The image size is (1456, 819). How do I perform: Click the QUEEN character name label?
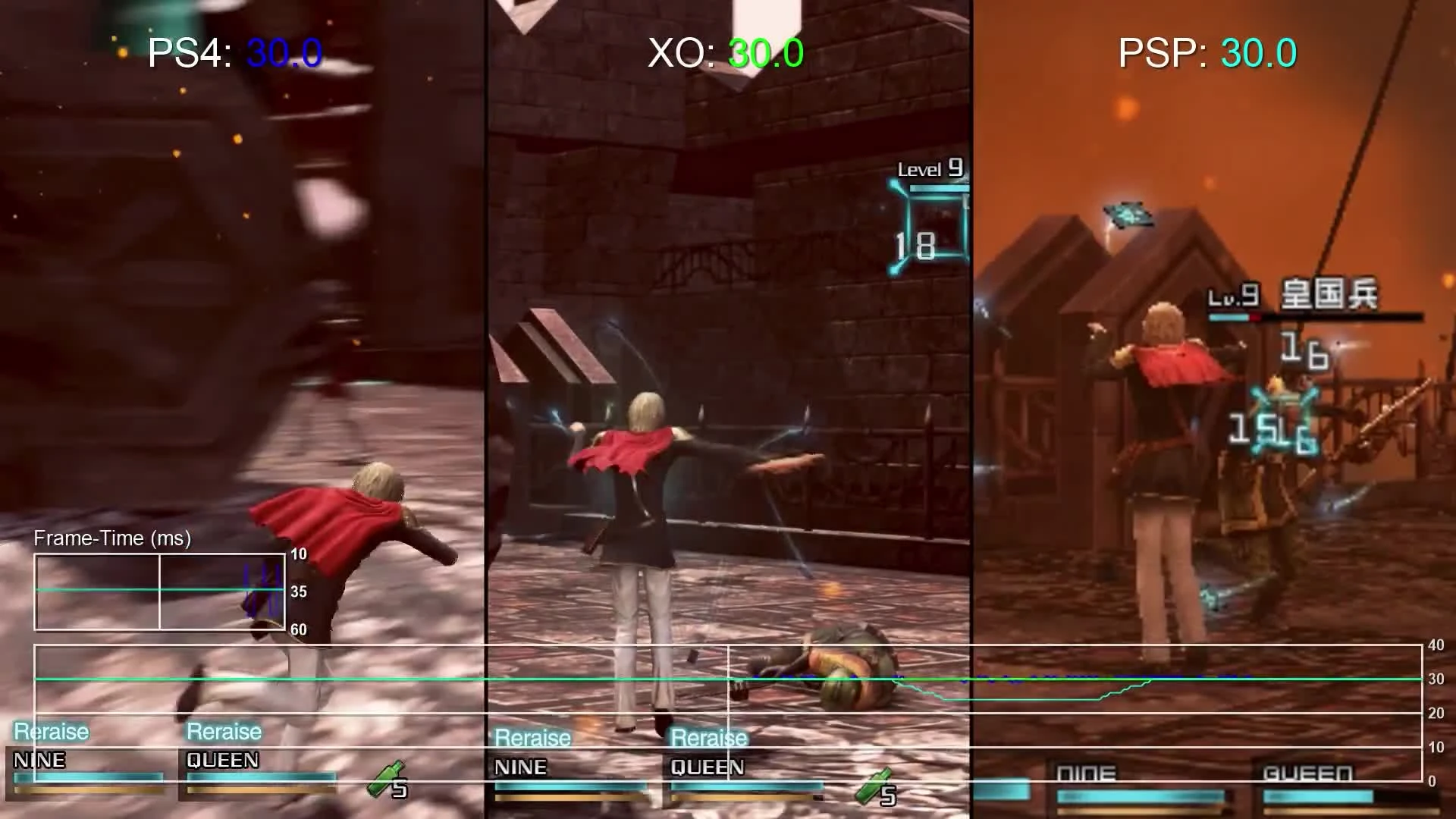pyautogui.click(x=222, y=761)
